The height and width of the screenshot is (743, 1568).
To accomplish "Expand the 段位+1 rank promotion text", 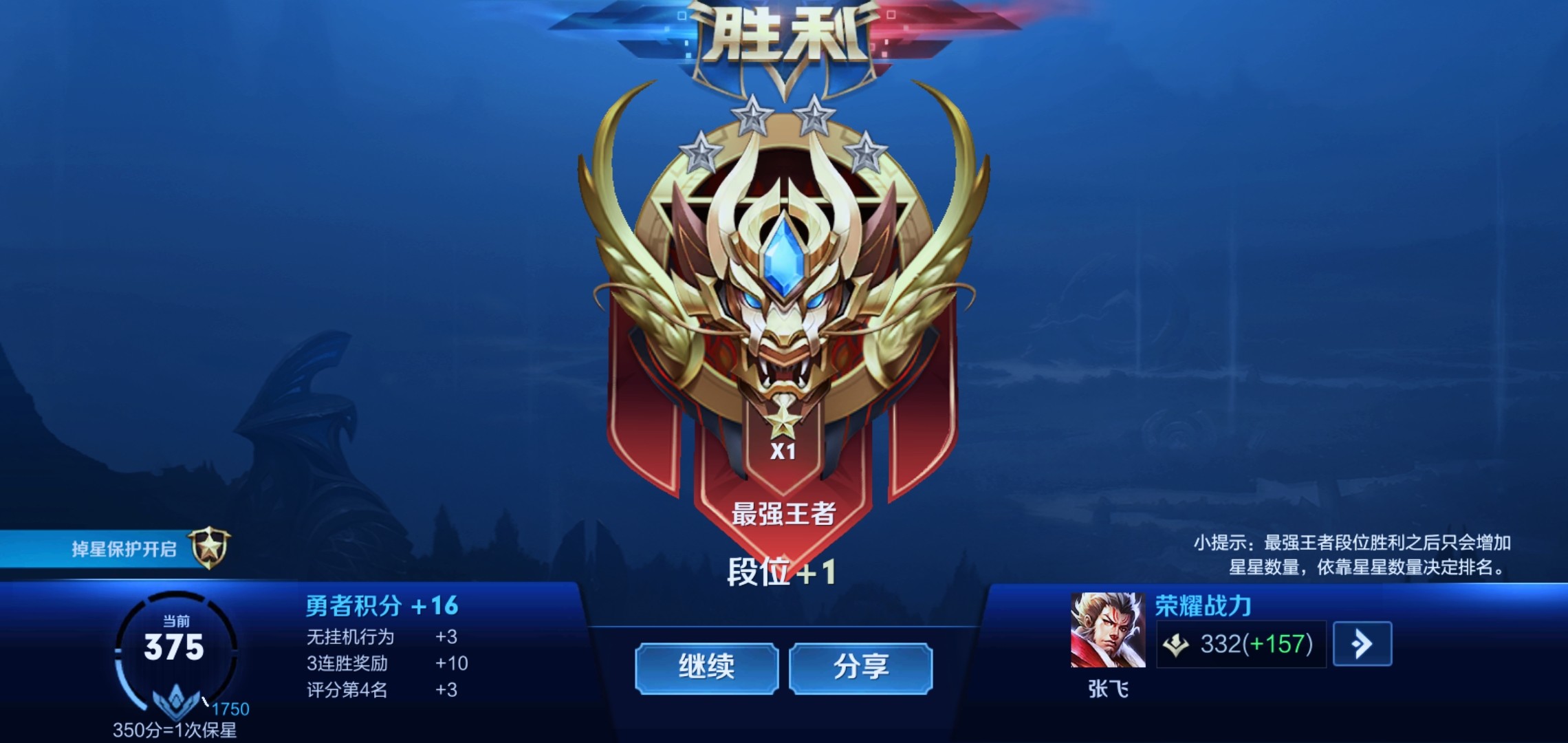I will tap(781, 572).
